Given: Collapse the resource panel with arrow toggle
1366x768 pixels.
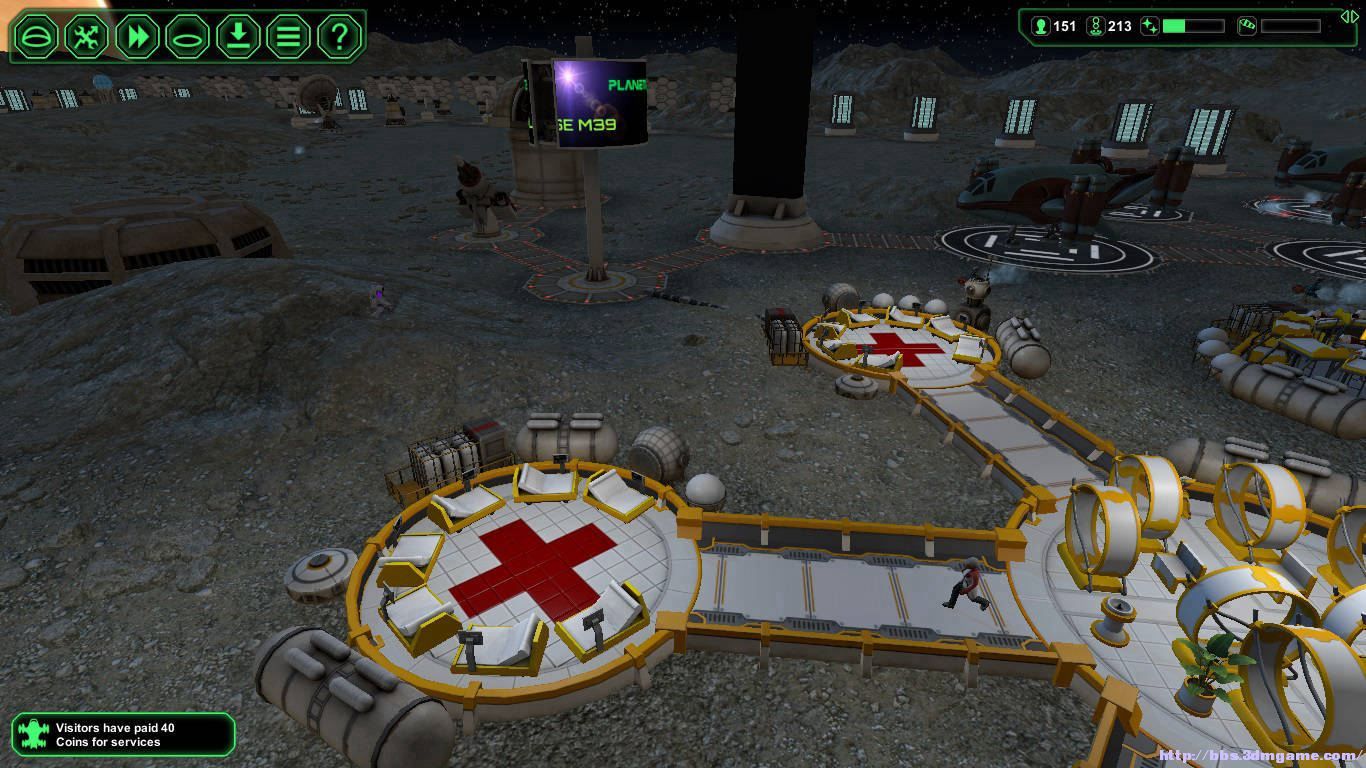Looking at the screenshot, I should coord(1349,16).
